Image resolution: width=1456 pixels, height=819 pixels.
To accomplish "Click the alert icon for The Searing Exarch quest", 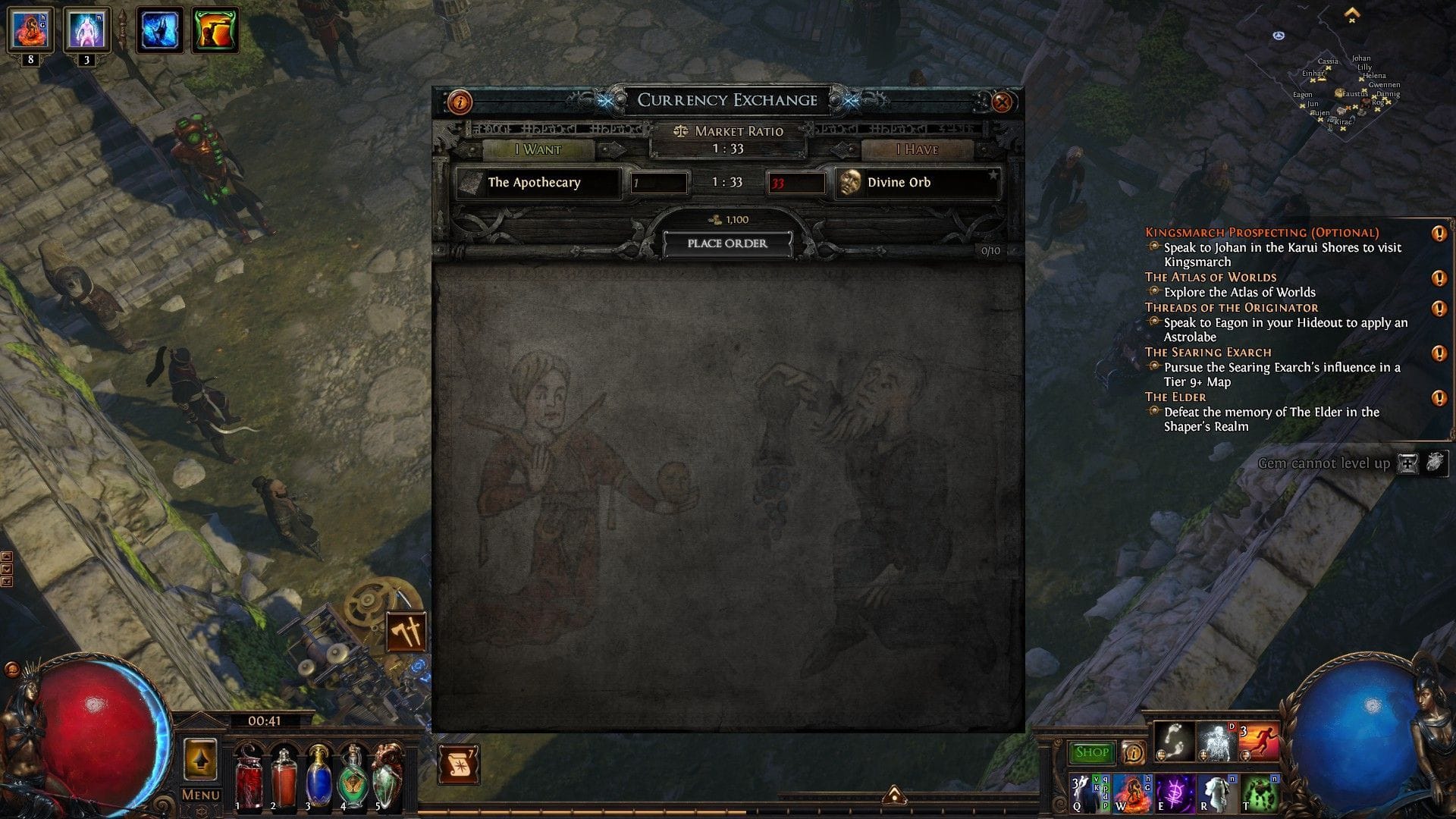I will coord(1439,352).
